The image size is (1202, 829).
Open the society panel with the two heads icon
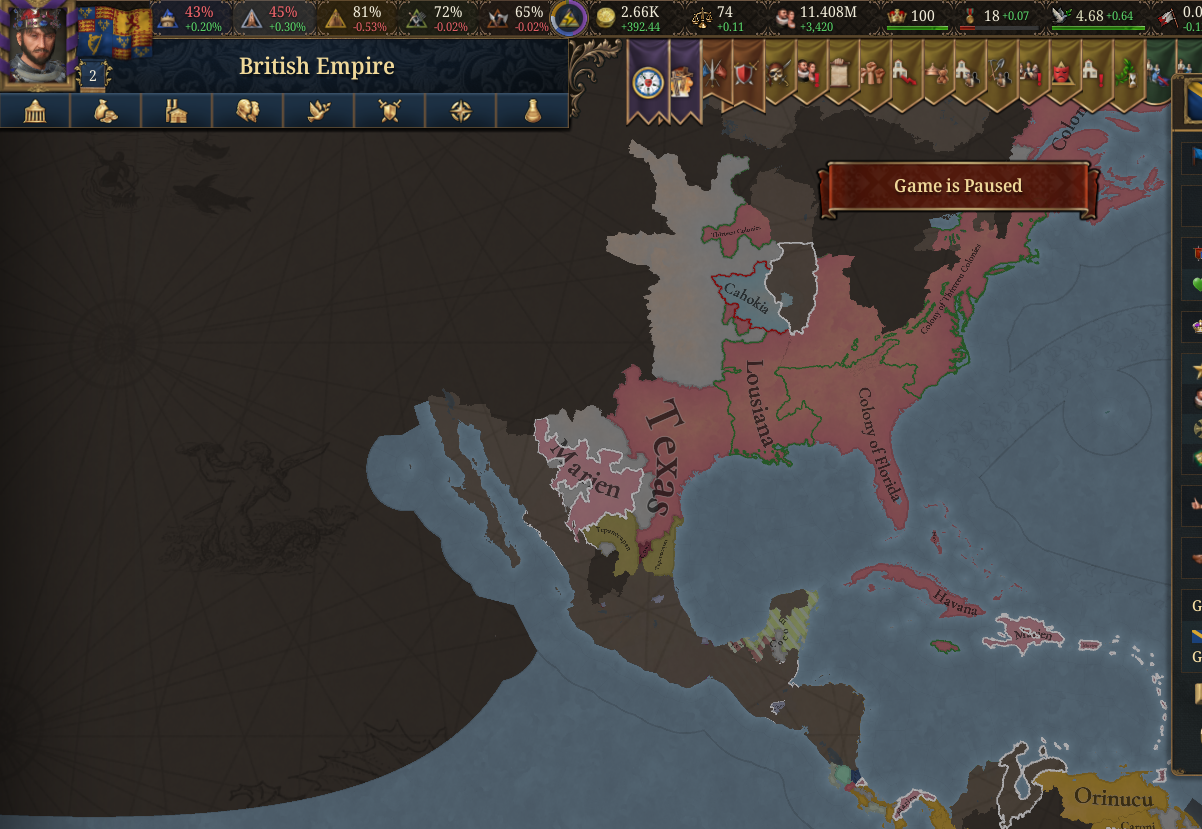248,111
